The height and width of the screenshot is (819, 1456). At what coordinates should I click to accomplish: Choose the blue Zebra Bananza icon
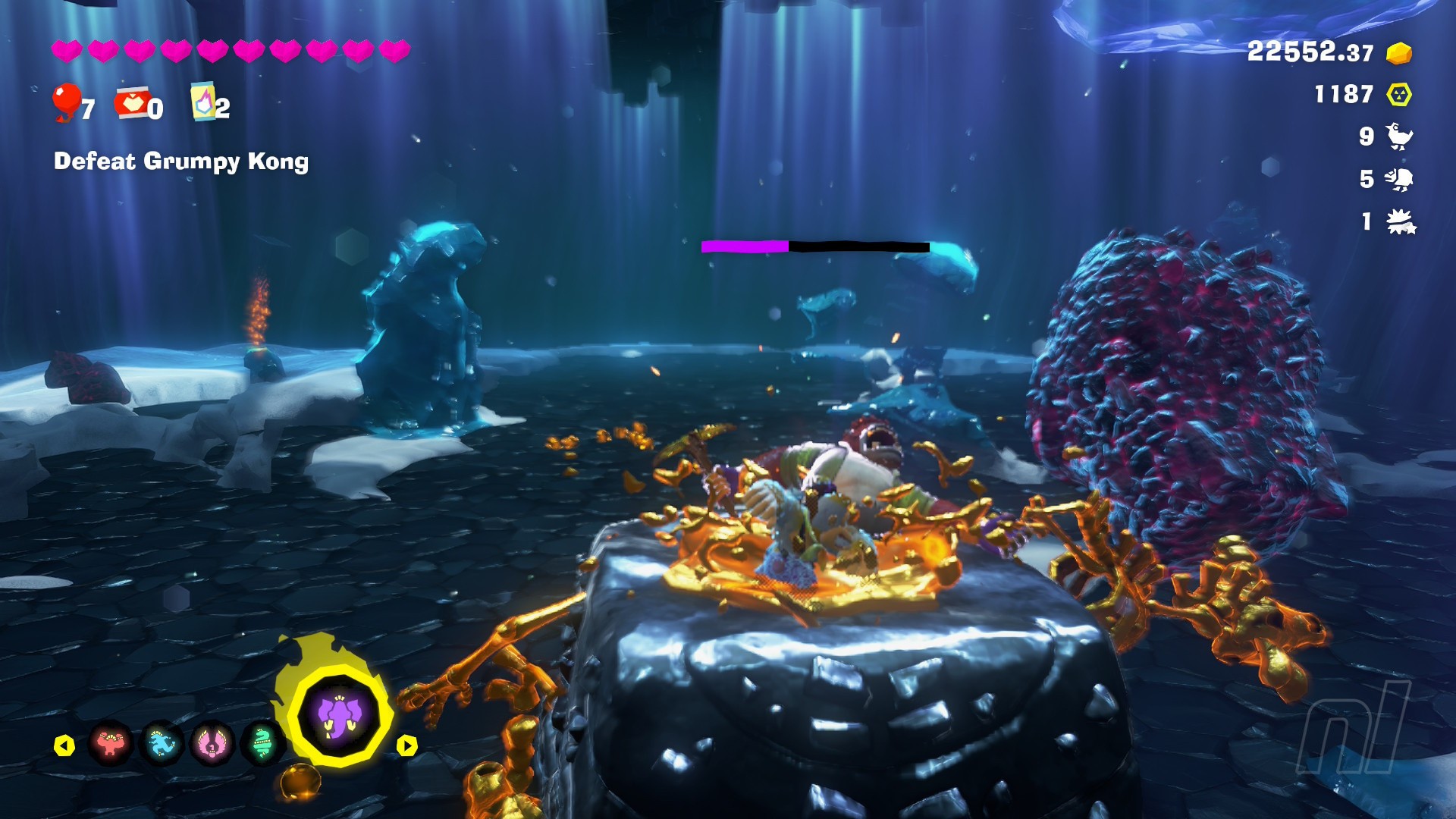click(162, 744)
